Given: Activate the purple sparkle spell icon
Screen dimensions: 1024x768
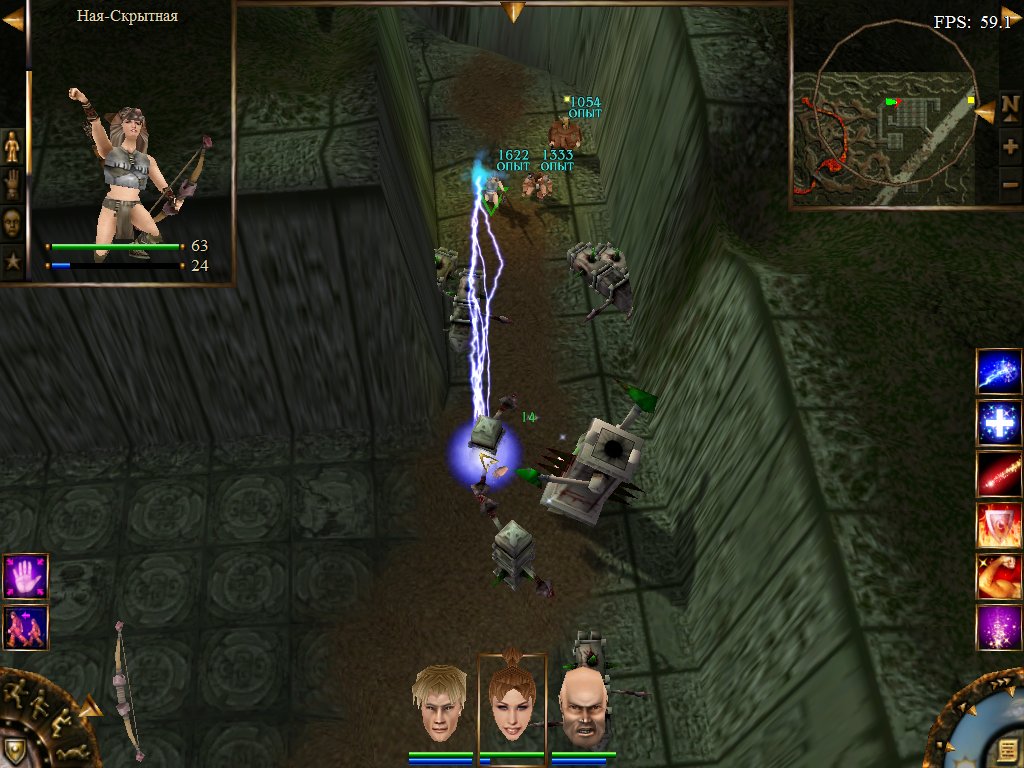Looking at the screenshot, I should tap(999, 628).
